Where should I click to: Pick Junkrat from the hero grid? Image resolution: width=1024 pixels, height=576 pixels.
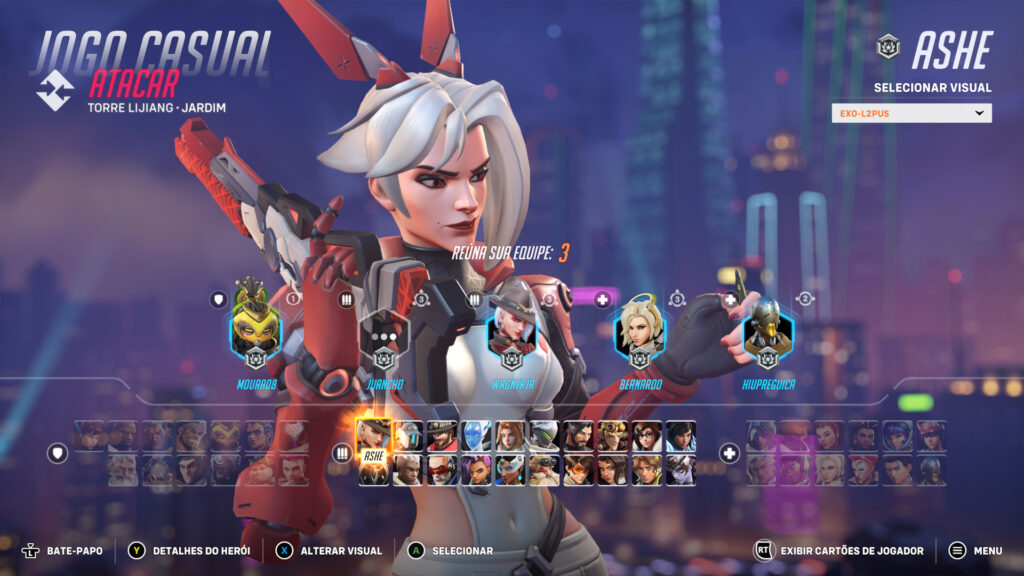click(x=612, y=436)
